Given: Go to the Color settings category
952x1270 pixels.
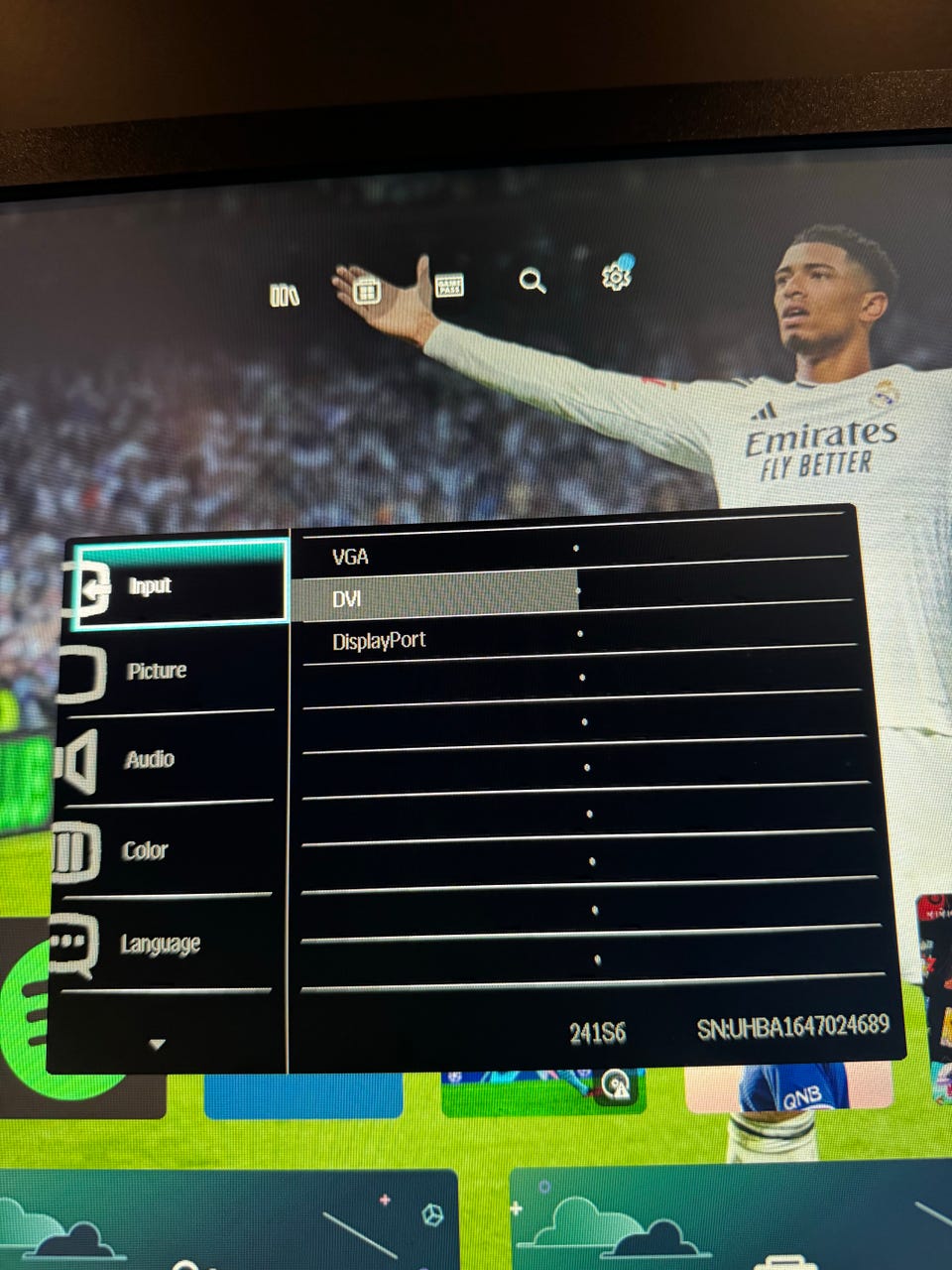Looking at the screenshot, I should pyautogui.click(x=145, y=851).
